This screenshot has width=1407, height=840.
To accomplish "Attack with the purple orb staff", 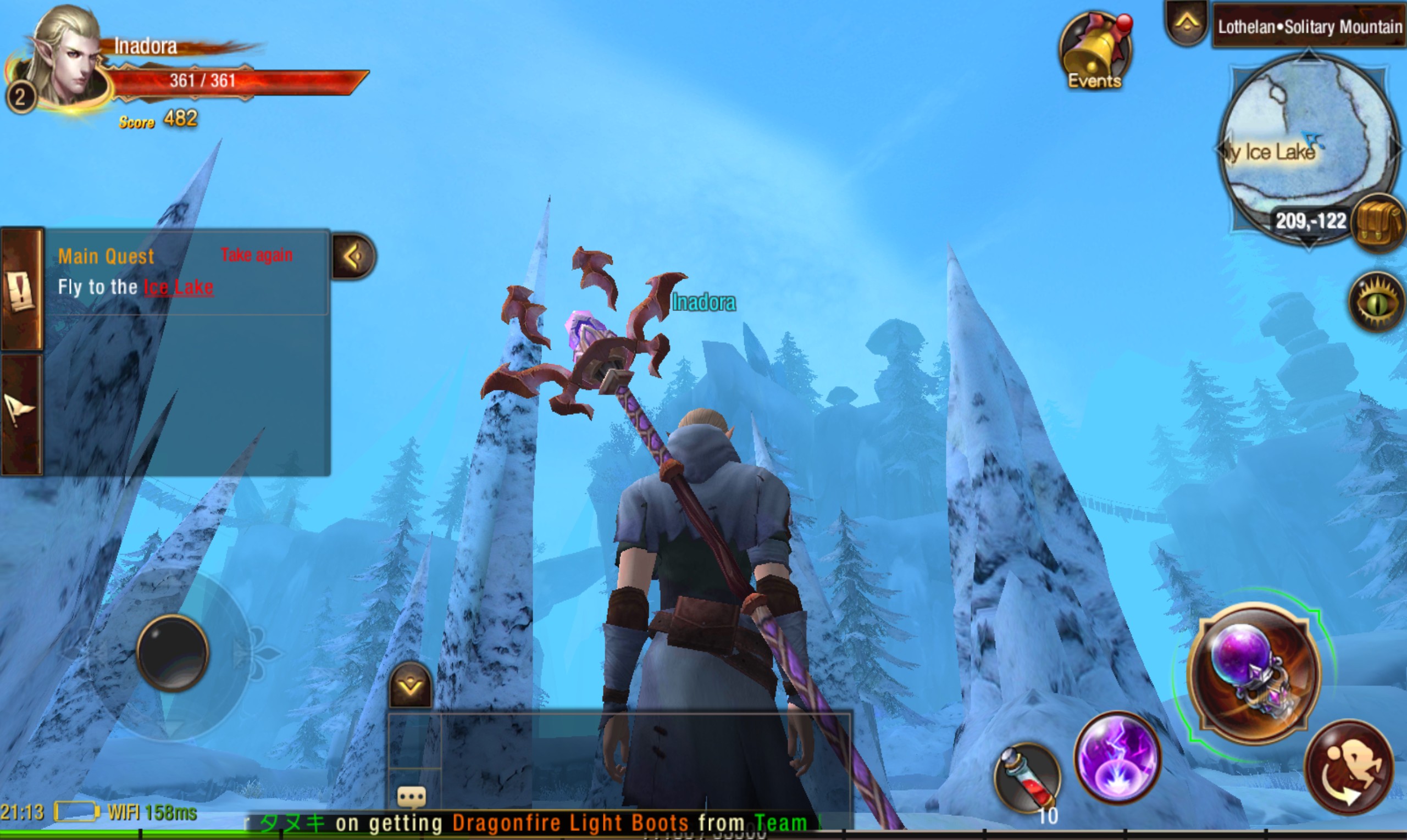I will (x=1254, y=672).
